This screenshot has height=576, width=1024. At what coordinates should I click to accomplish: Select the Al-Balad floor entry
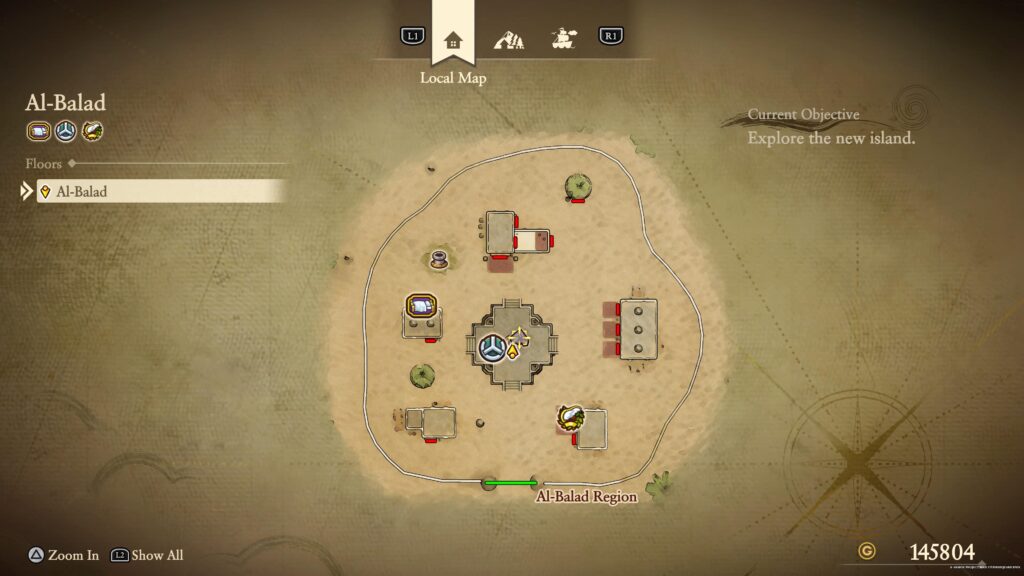coord(160,191)
